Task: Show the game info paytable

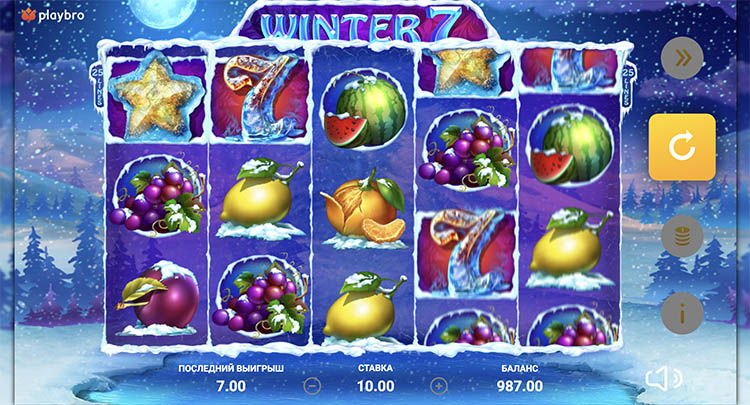Action: [682, 313]
